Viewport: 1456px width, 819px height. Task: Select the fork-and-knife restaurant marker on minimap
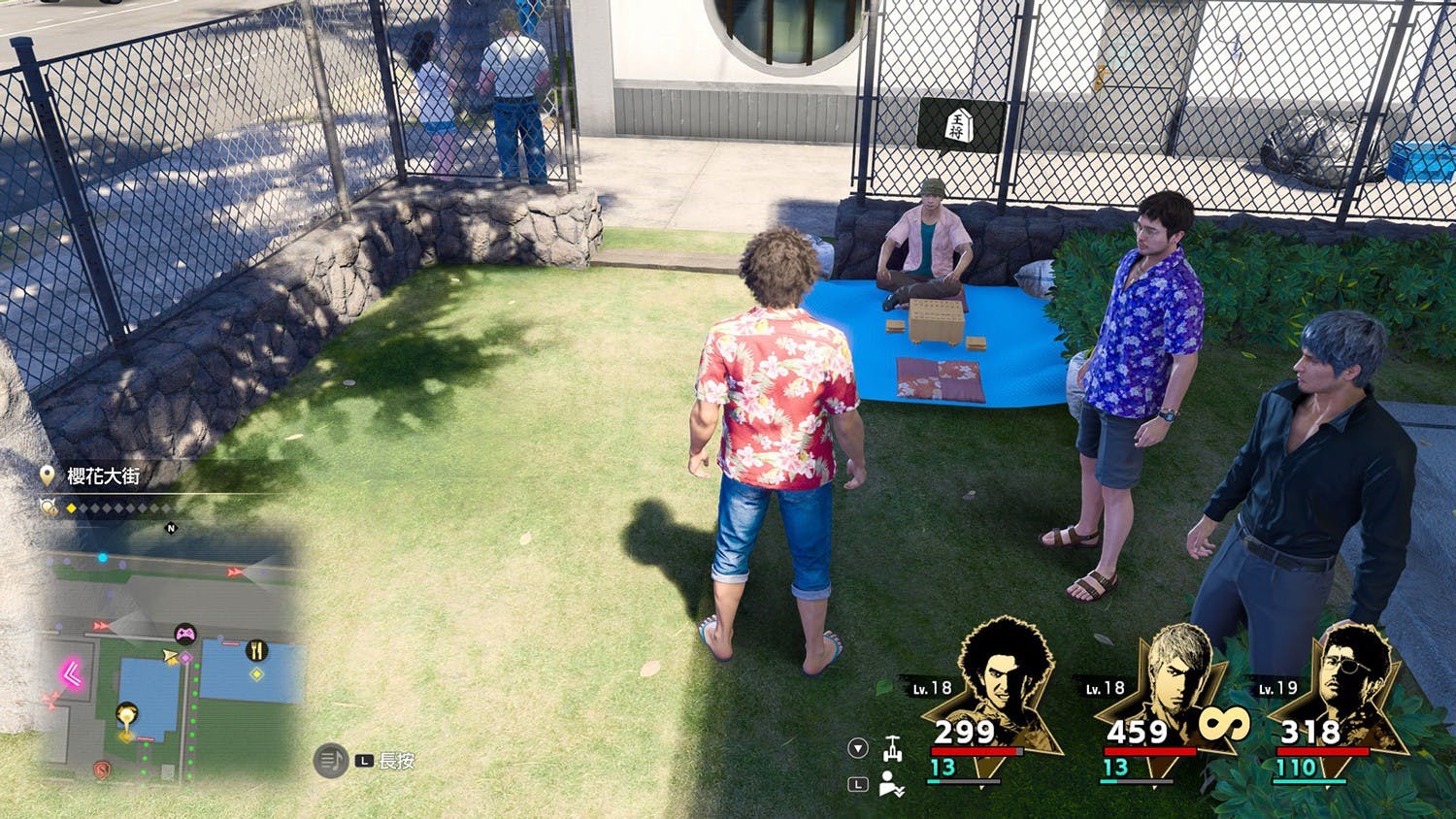(x=256, y=650)
